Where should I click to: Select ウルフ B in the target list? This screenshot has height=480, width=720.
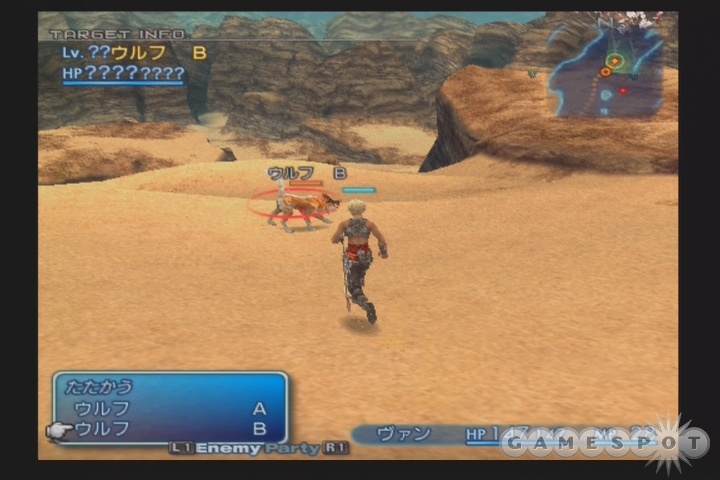170,428
